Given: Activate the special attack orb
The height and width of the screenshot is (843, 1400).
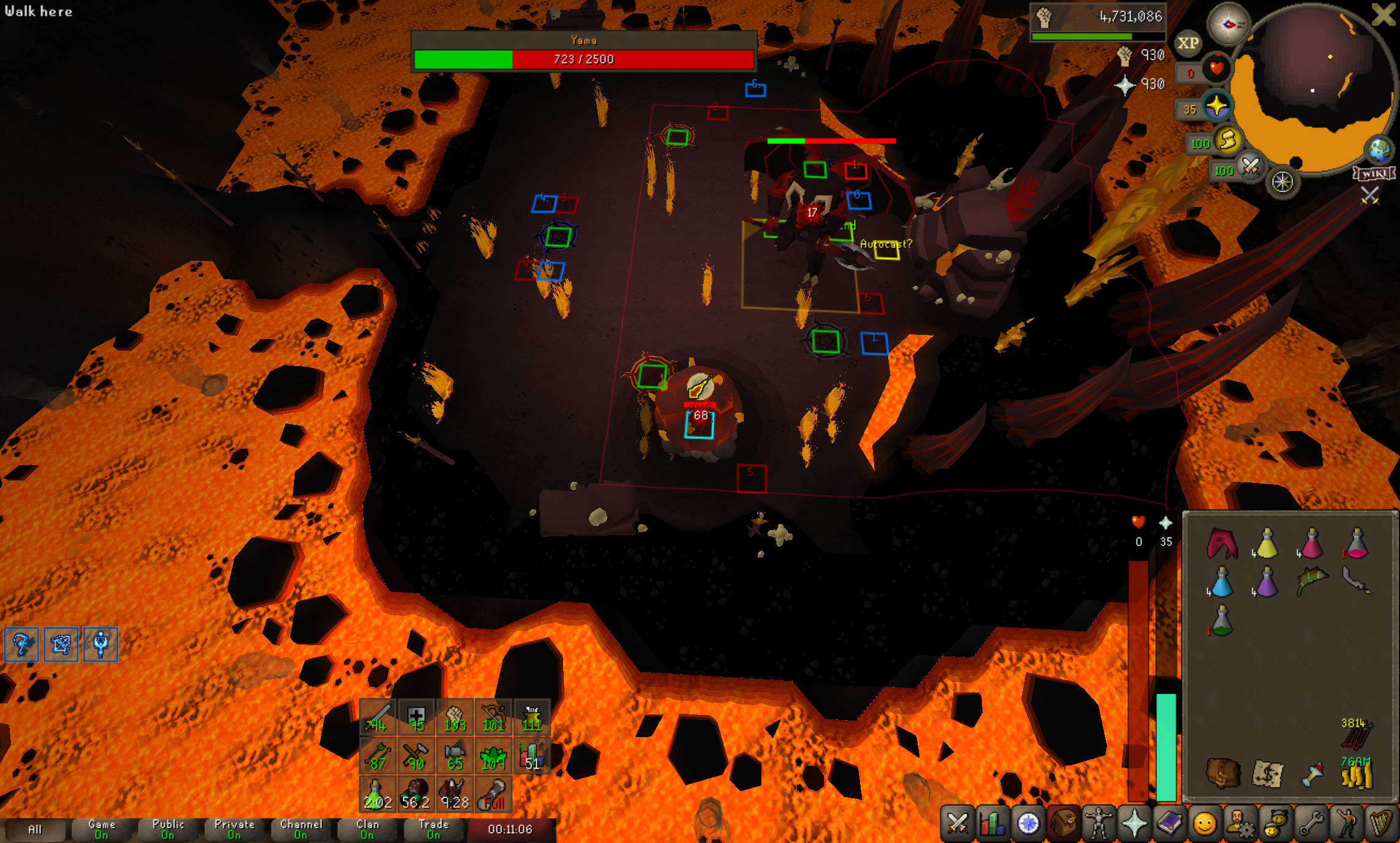Looking at the screenshot, I should 1250,167.
